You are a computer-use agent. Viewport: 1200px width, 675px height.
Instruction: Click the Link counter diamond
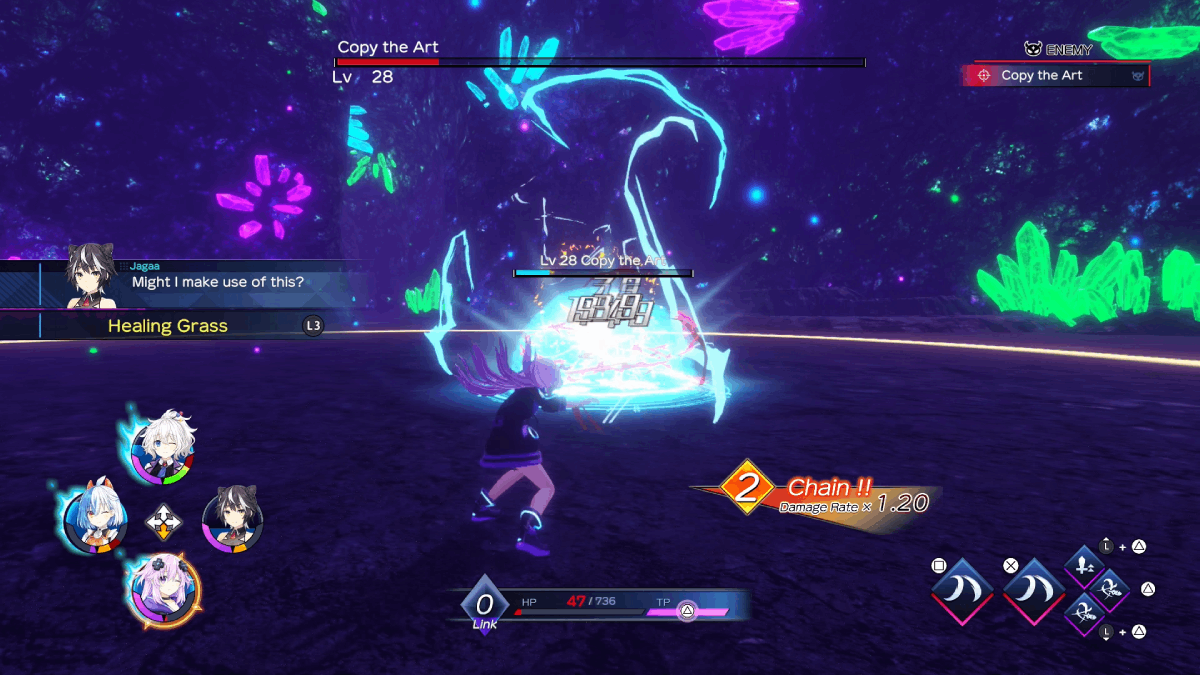pos(485,604)
